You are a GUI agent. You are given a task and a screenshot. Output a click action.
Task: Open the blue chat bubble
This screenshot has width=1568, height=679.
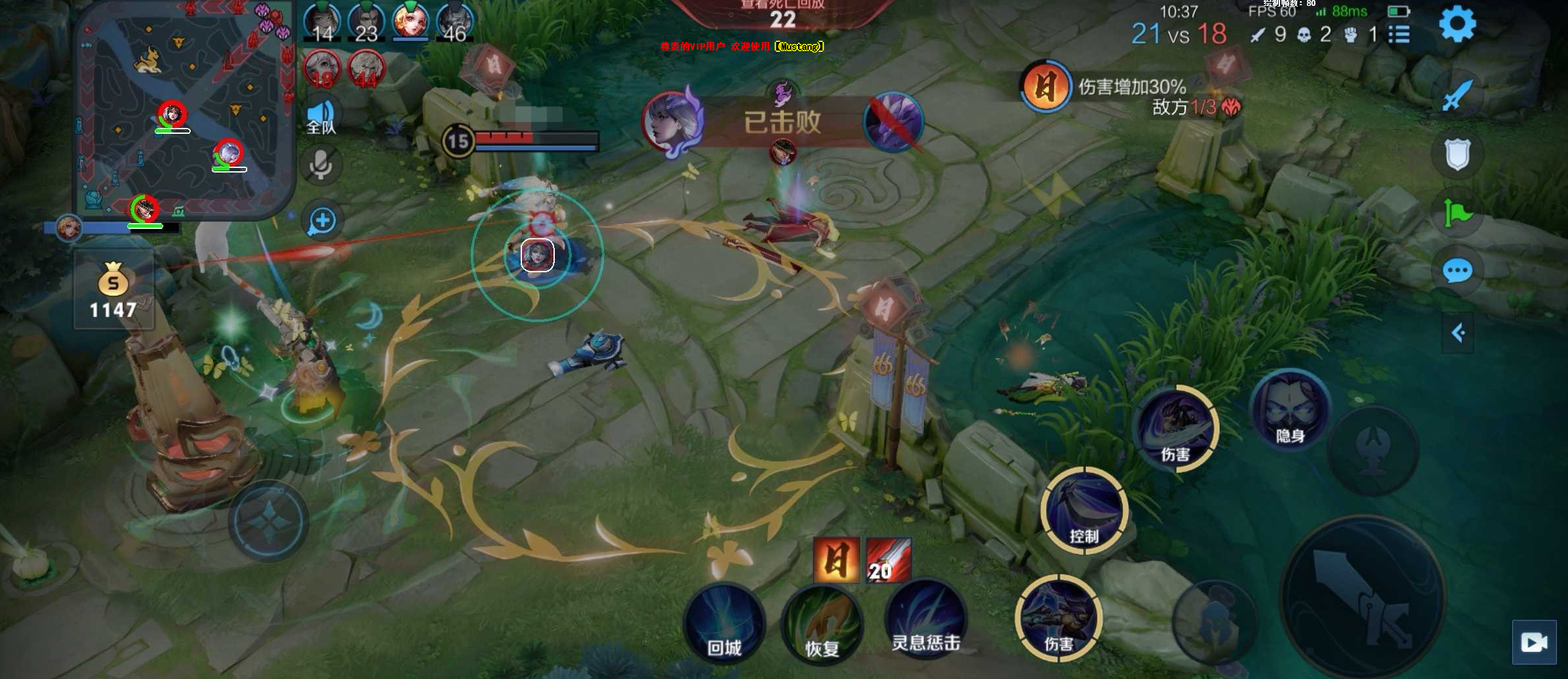click(x=1457, y=270)
